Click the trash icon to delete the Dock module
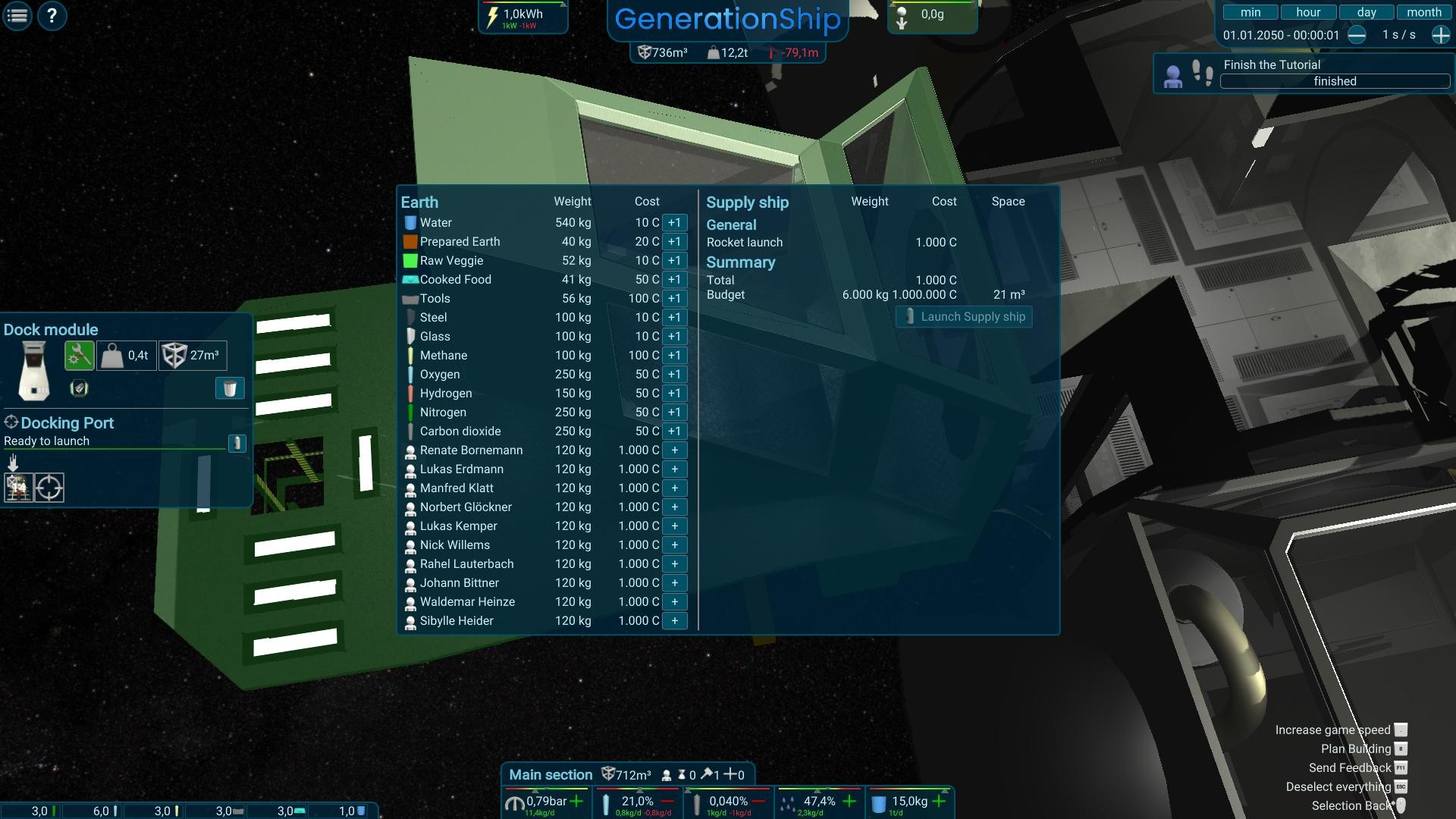This screenshot has width=1456, height=819. [x=230, y=388]
